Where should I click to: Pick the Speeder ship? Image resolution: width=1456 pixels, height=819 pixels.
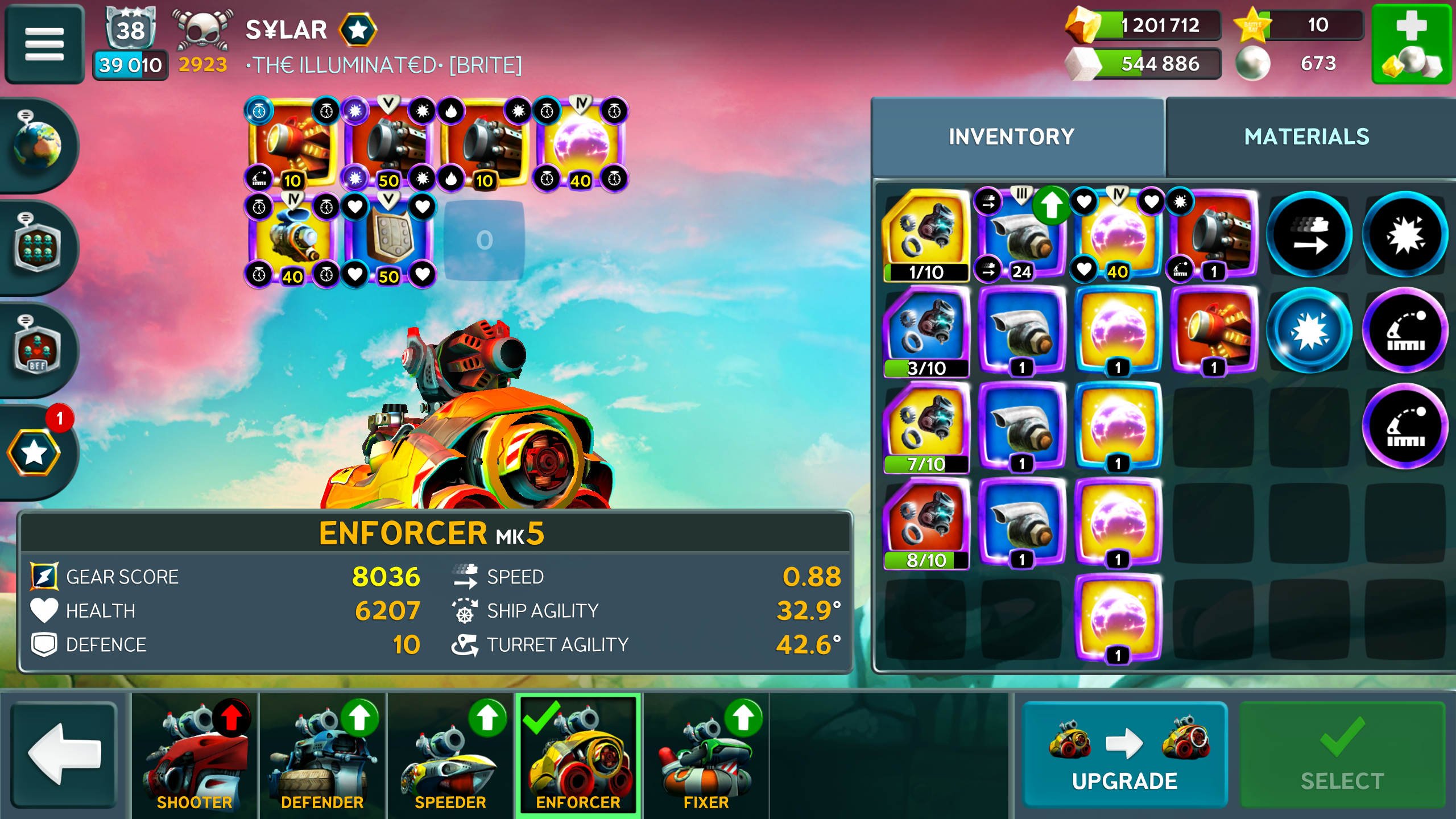(450, 755)
